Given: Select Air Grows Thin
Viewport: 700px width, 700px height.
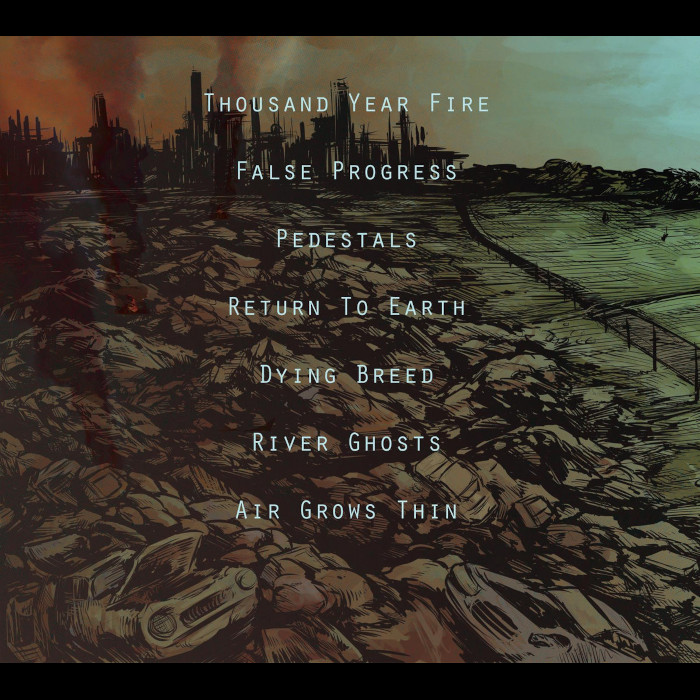Looking at the screenshot, I should (347, 510).
